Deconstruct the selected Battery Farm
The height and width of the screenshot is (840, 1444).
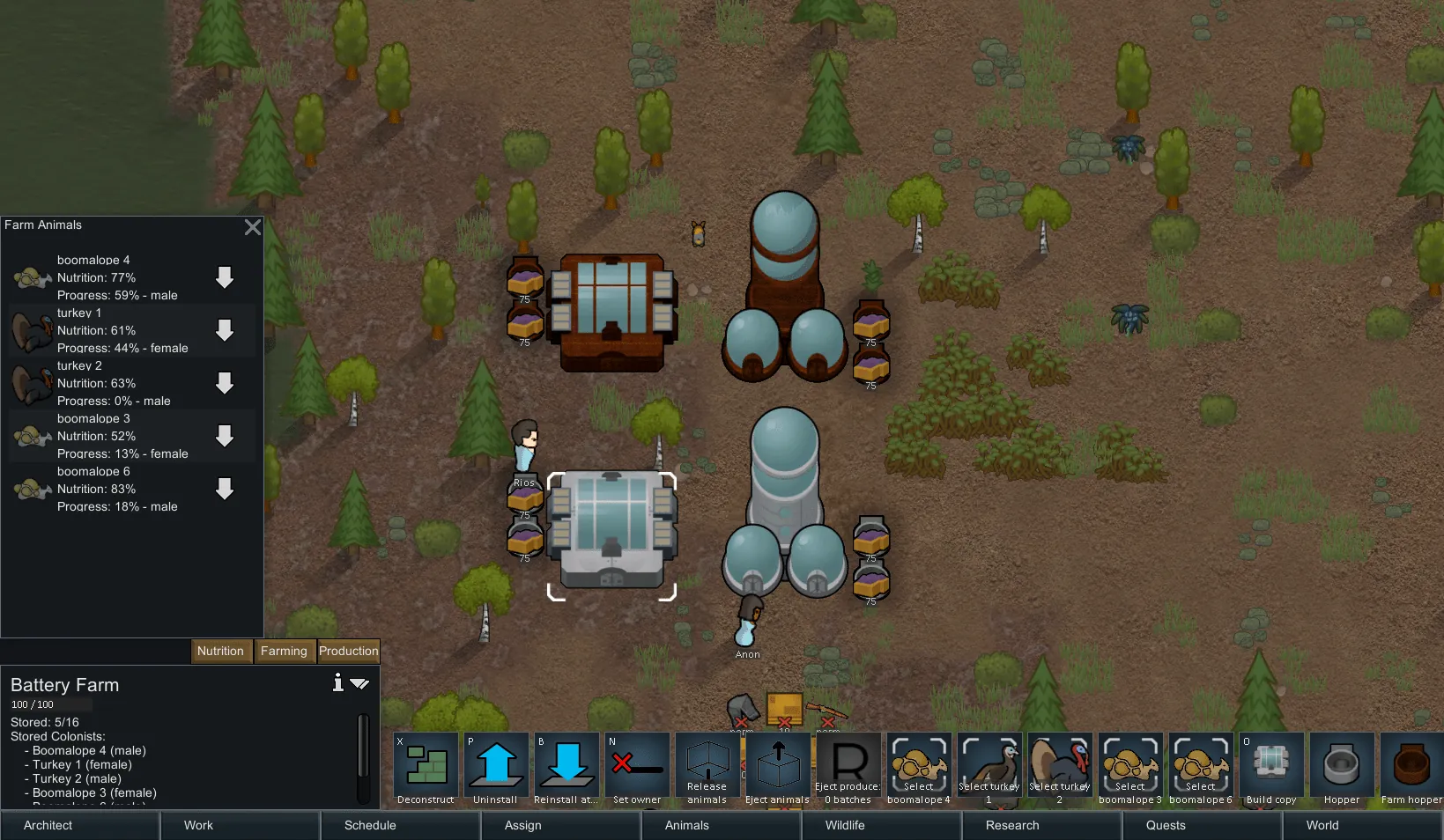coord(426,769)
